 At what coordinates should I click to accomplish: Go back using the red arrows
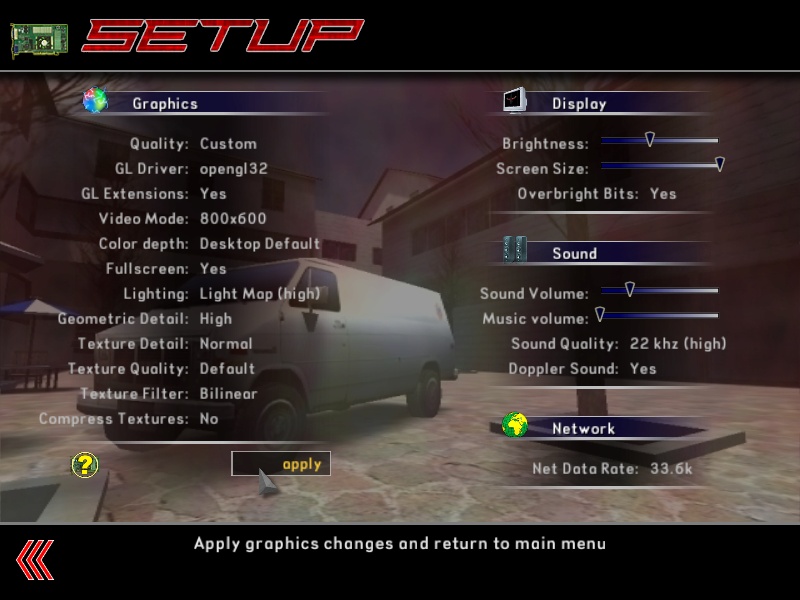35,559
